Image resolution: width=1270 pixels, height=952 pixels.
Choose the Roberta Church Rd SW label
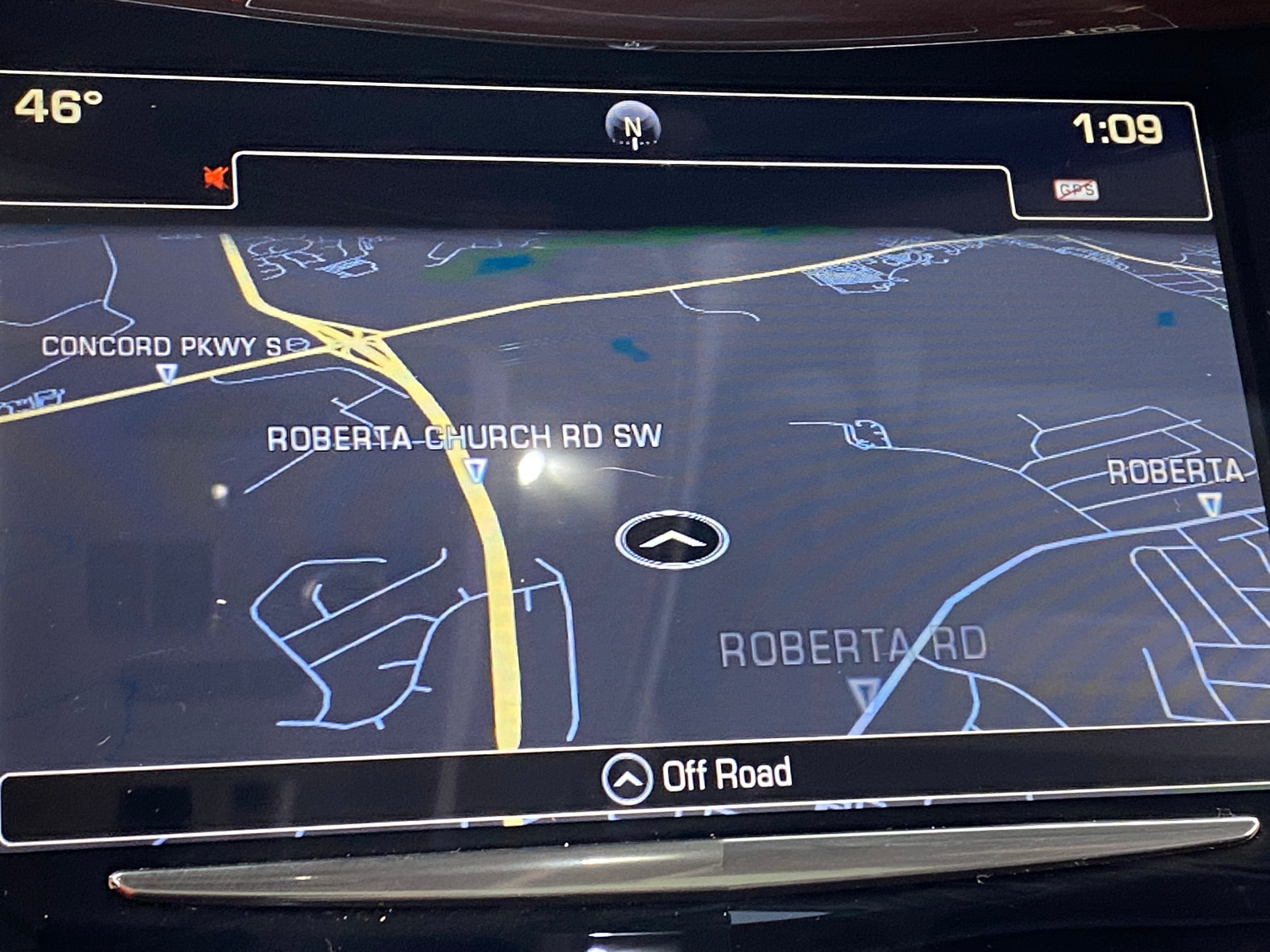(x=464, y=438)
